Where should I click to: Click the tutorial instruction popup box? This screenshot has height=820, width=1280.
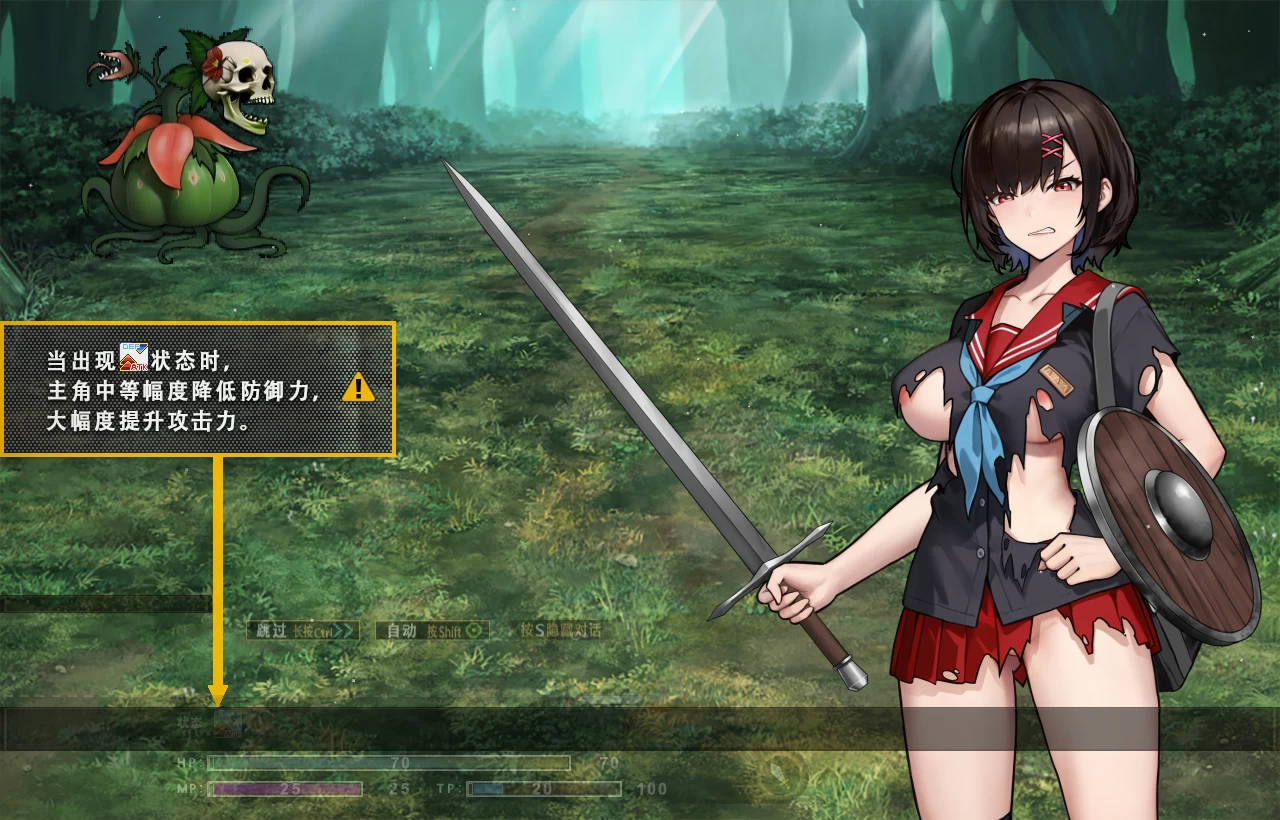(197, 388)
